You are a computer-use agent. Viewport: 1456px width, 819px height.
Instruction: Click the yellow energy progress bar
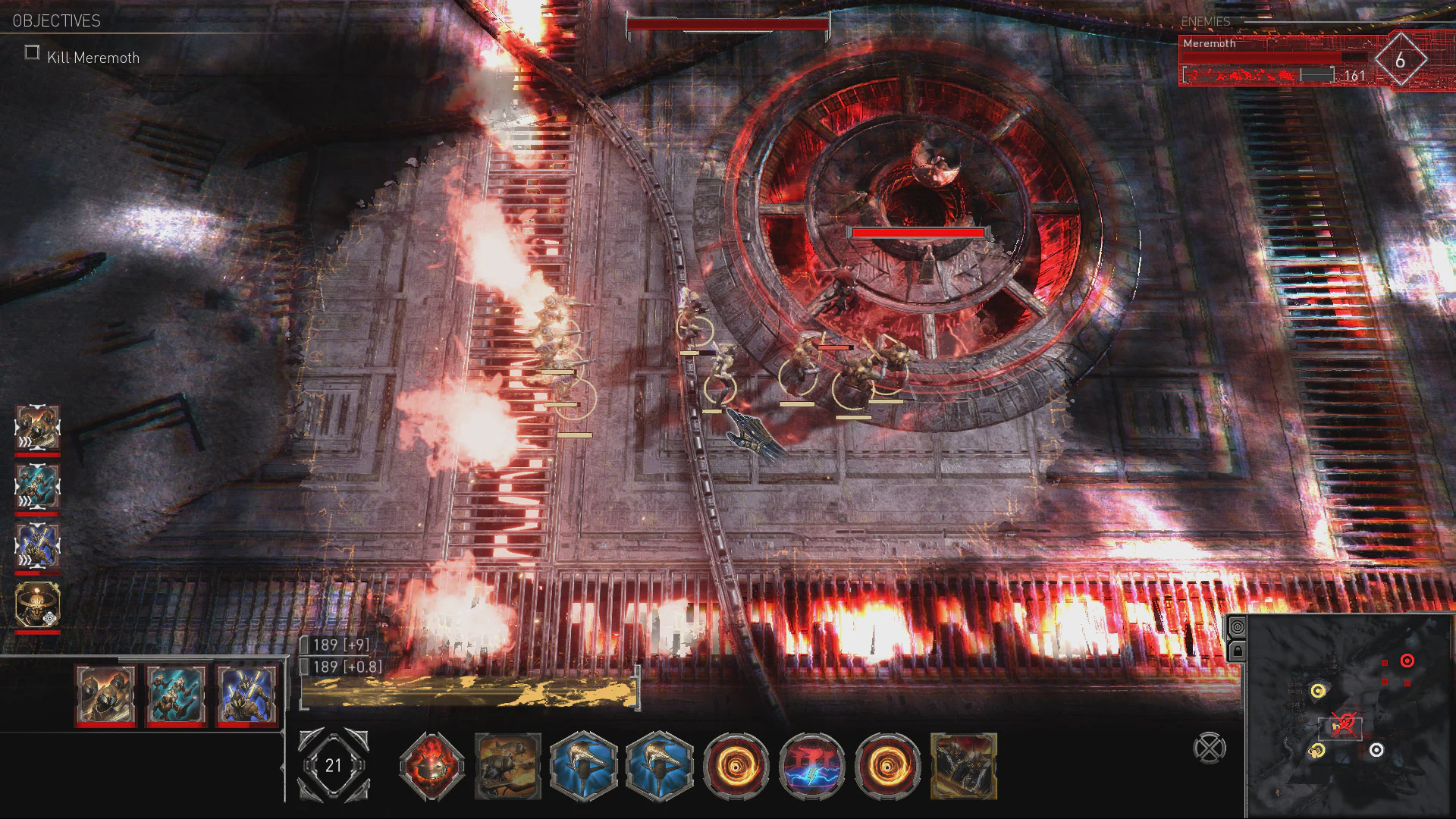(470, 689)
